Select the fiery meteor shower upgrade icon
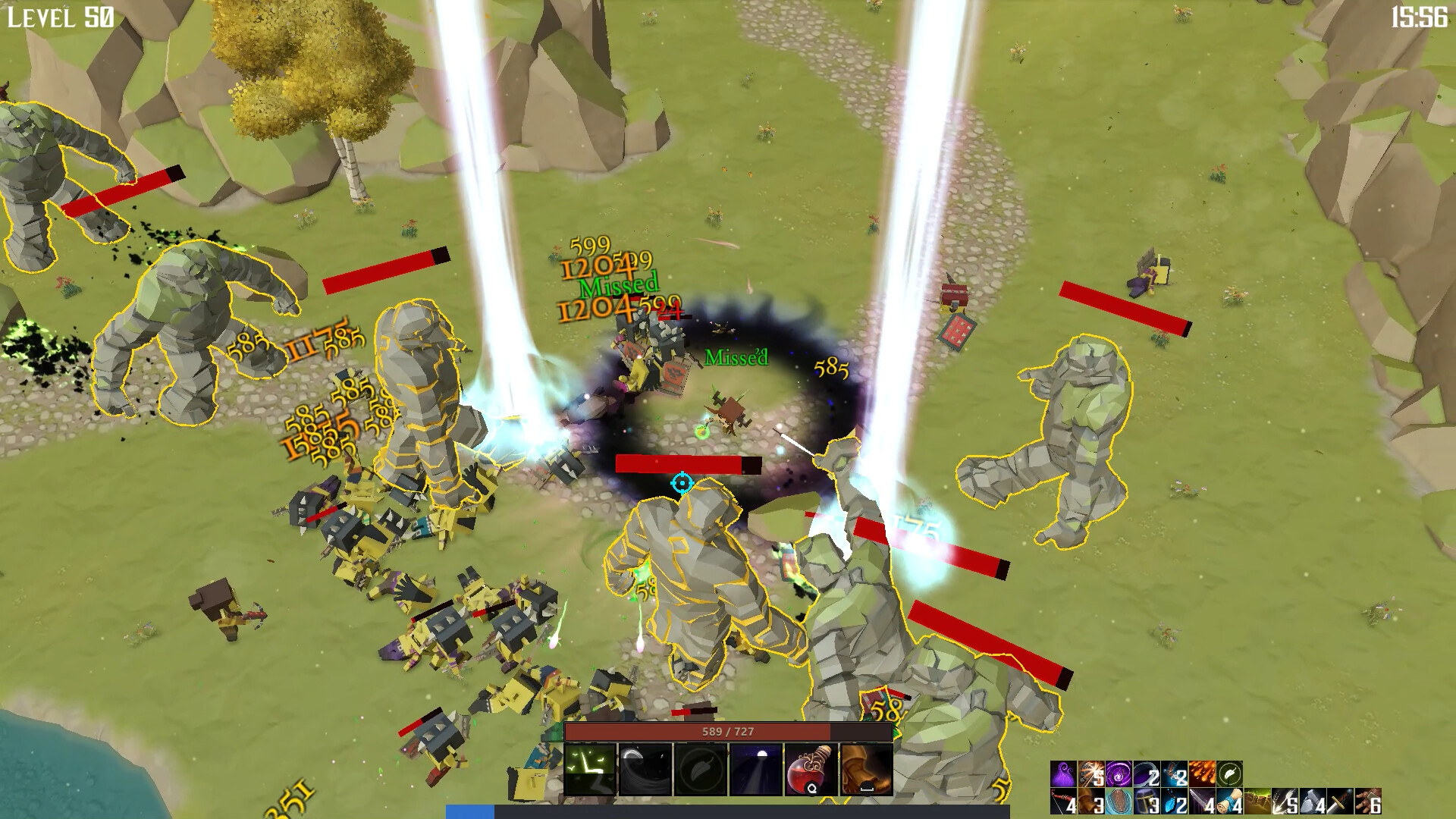The width and height of the screenshot is (1456, 819). pos(1202,775)
